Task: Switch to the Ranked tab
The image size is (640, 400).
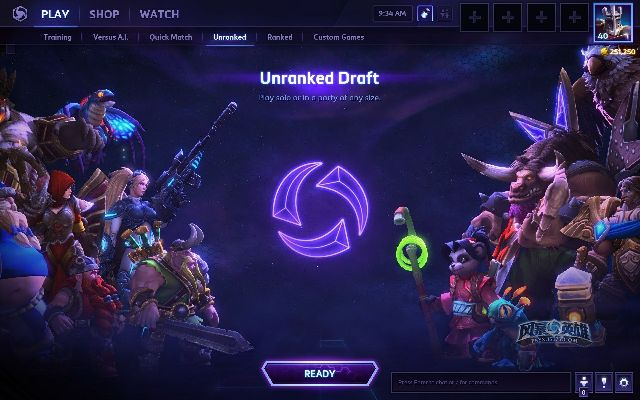Action: click(x=280, y=37)
